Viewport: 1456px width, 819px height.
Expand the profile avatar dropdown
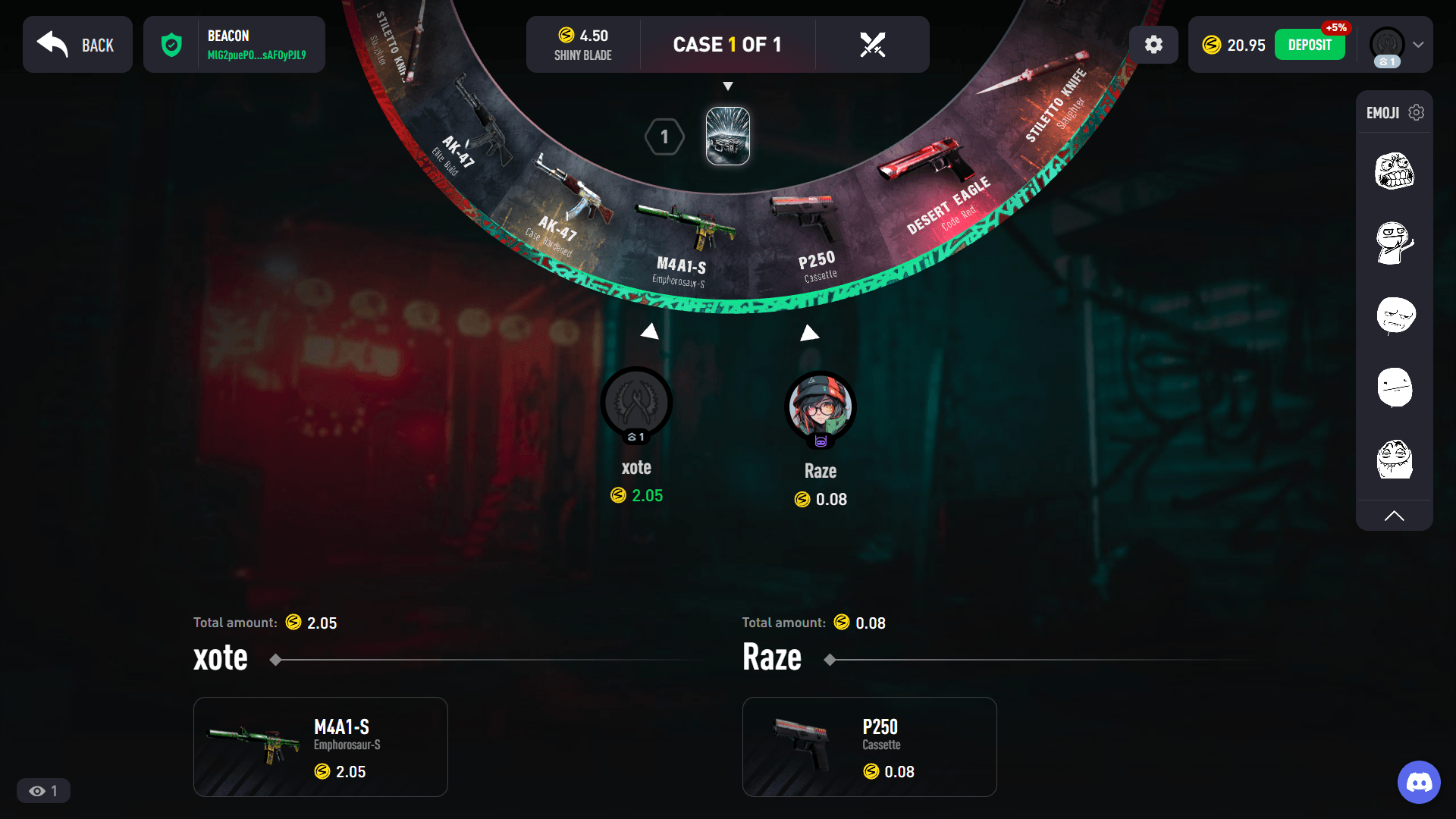(x=1417, y=45)
